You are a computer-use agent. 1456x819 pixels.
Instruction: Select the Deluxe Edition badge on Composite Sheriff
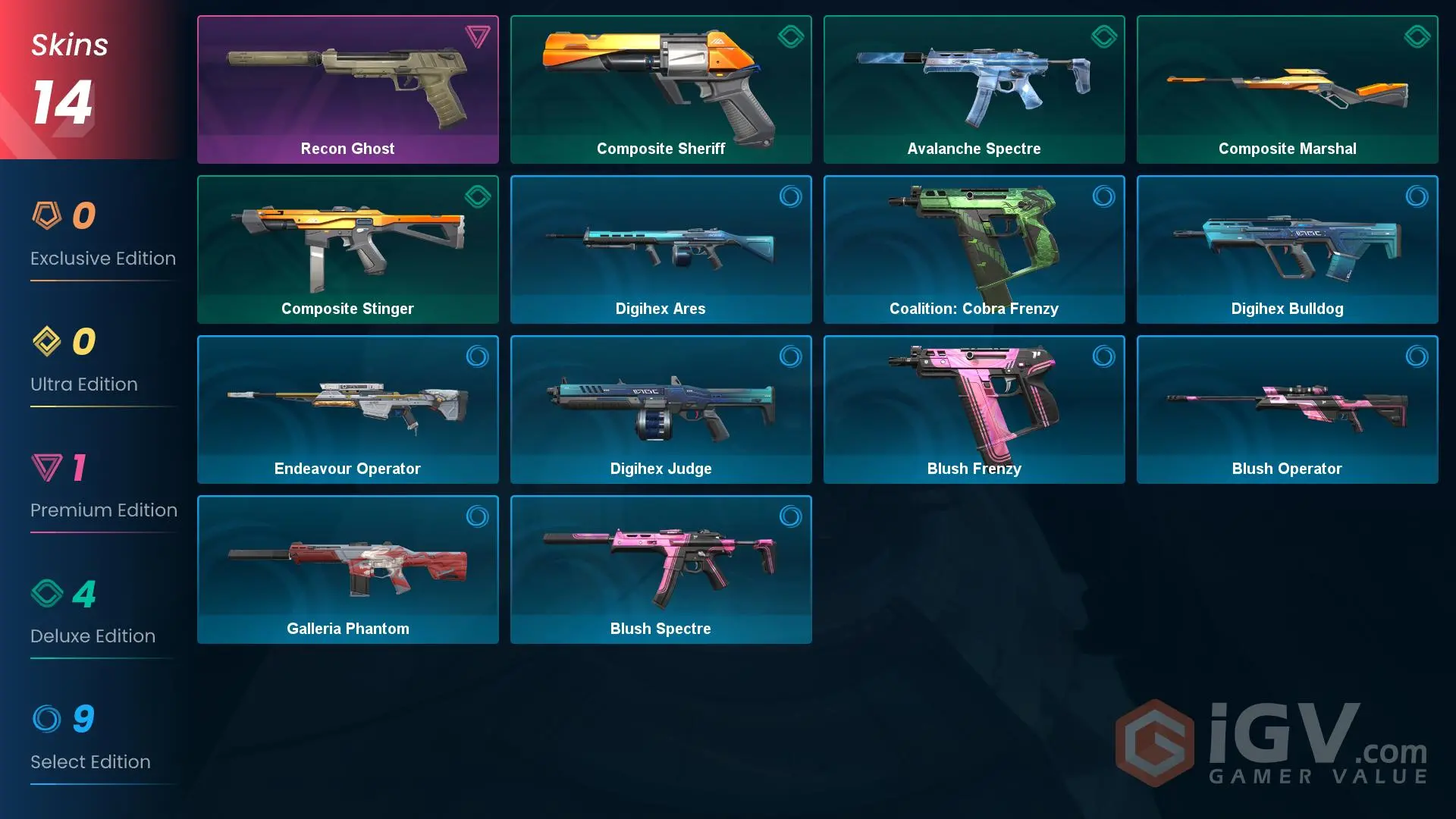791,36
